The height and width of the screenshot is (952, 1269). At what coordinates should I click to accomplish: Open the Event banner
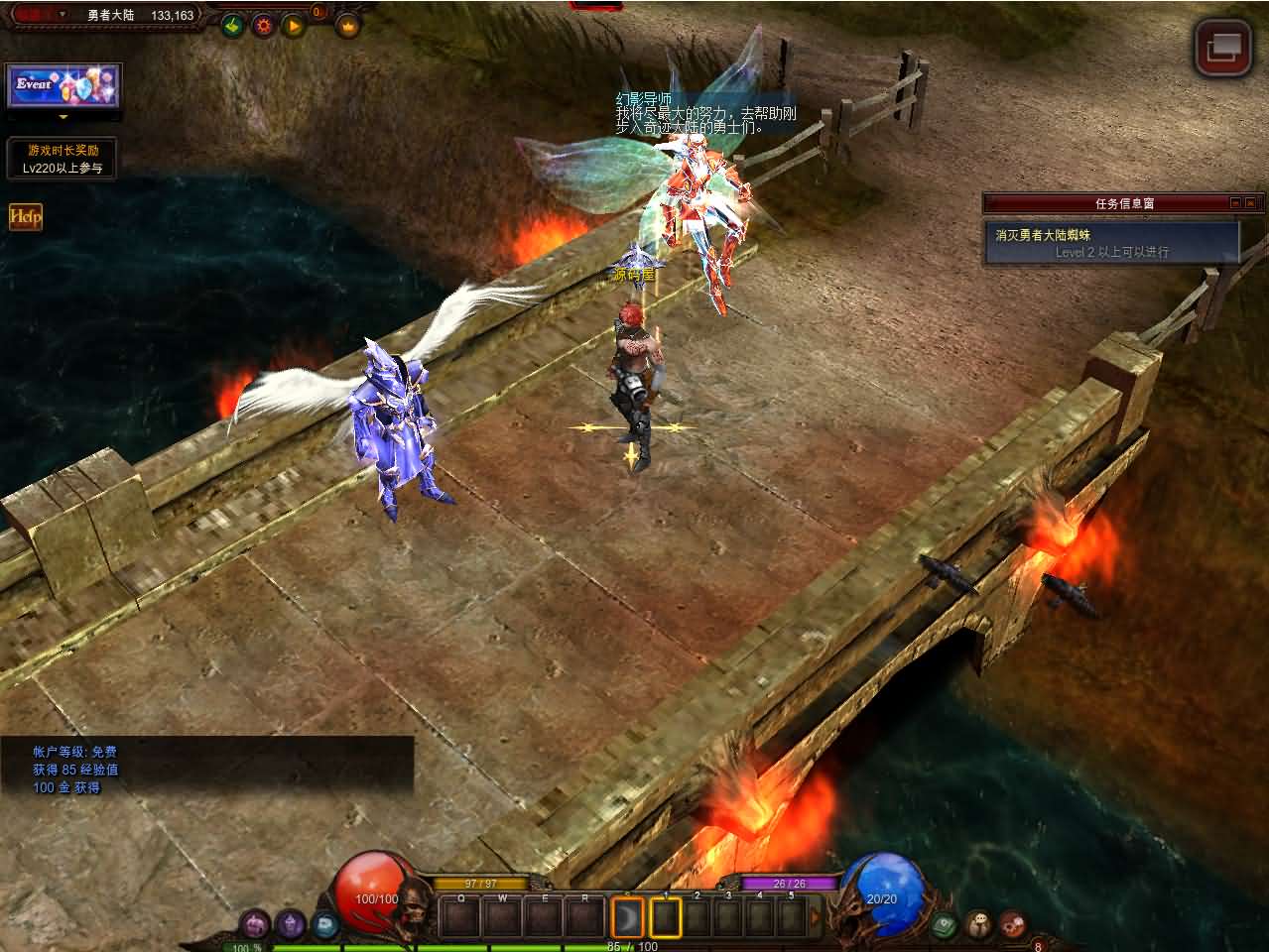click(63, 86)
